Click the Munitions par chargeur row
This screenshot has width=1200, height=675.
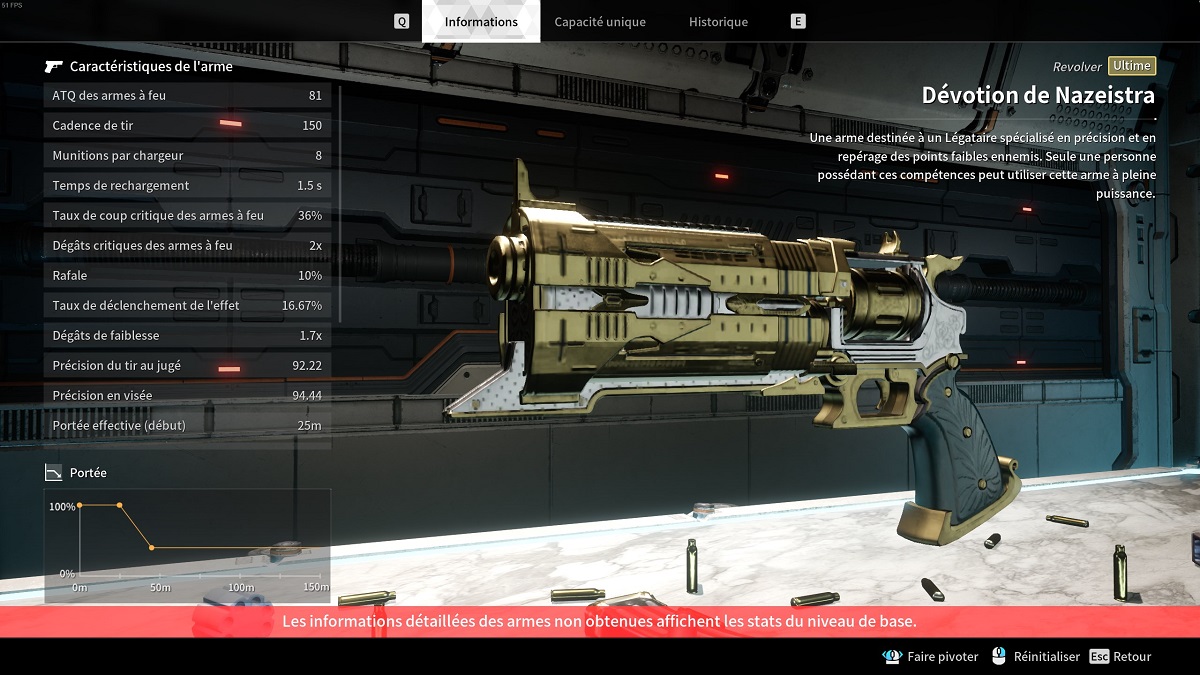pyautogui.click(x=187, y=156)
